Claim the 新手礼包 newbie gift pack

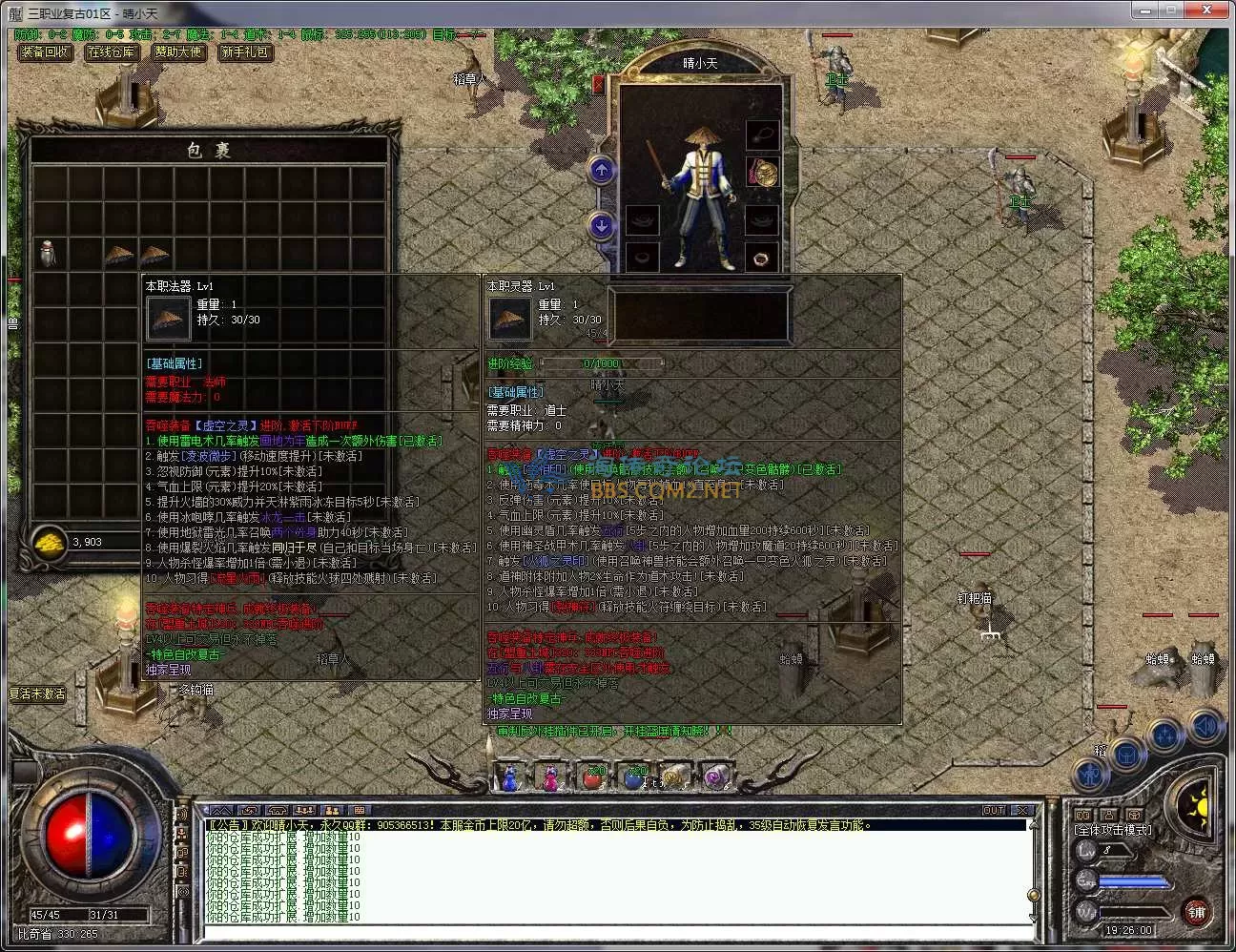[x=245, y=52]
